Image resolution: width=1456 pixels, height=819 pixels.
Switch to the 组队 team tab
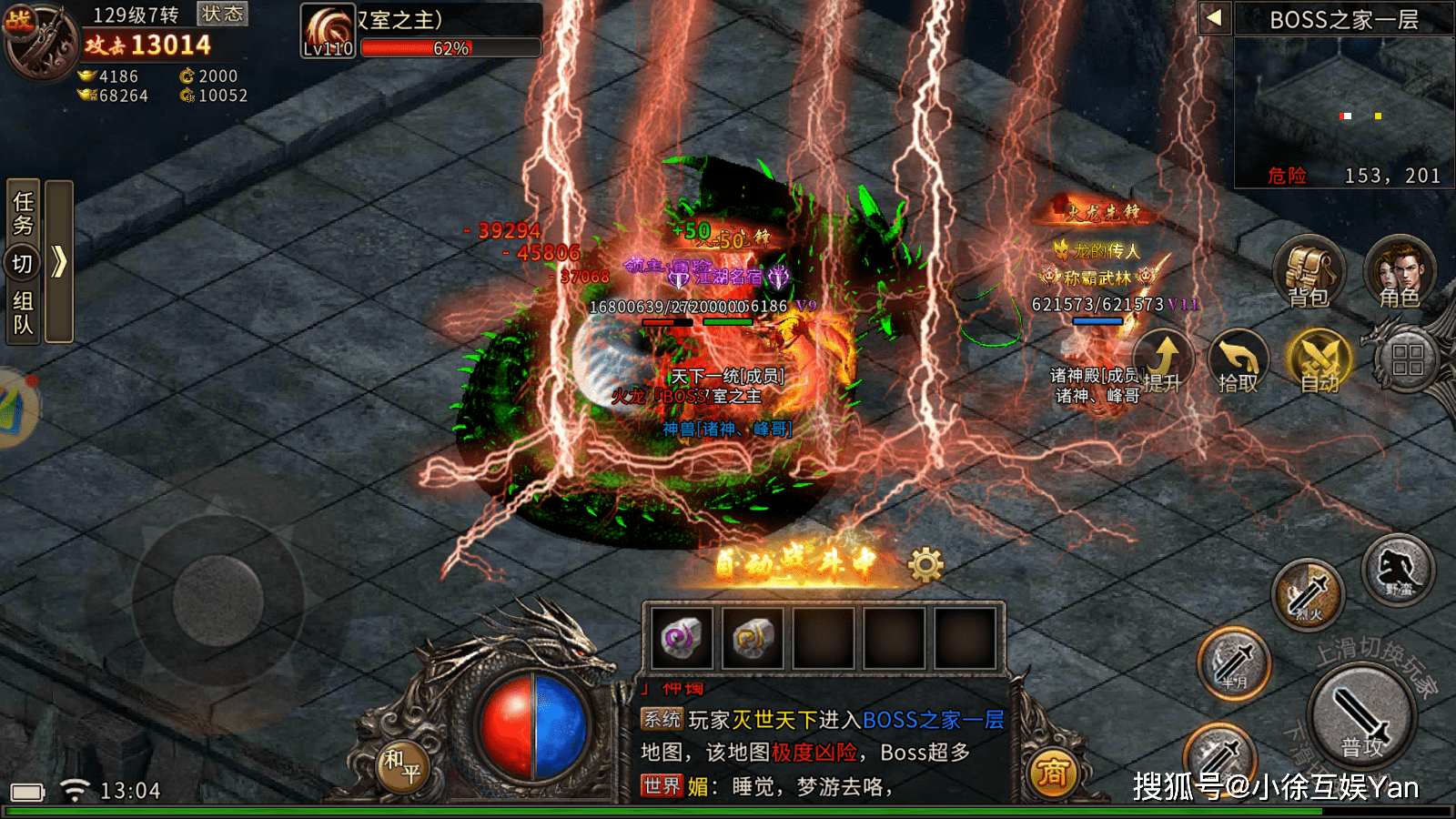tap(23, 312)
